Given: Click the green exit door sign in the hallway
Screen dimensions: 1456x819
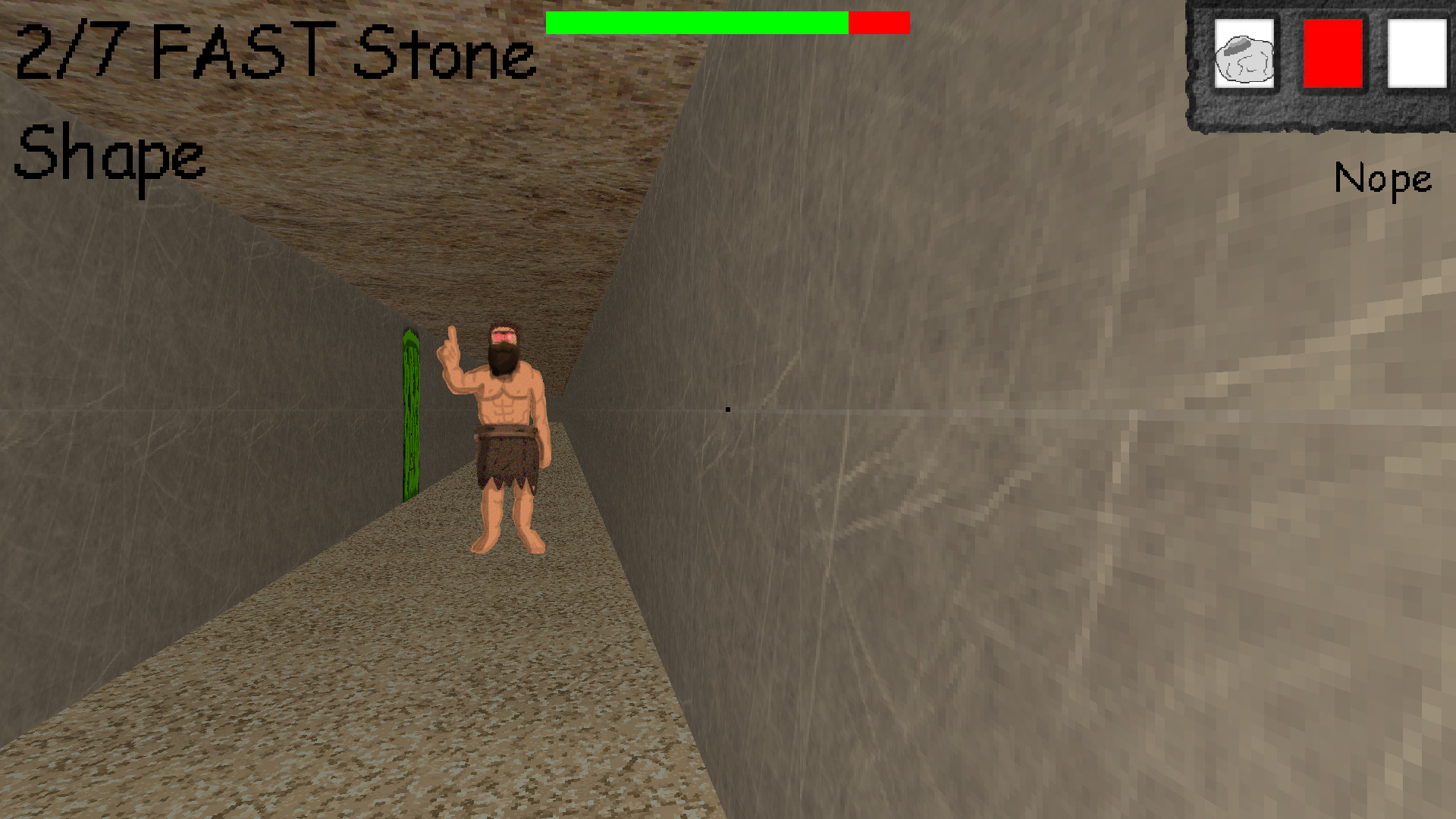Looking at the screenshot, I should click(x=409, y=413).
